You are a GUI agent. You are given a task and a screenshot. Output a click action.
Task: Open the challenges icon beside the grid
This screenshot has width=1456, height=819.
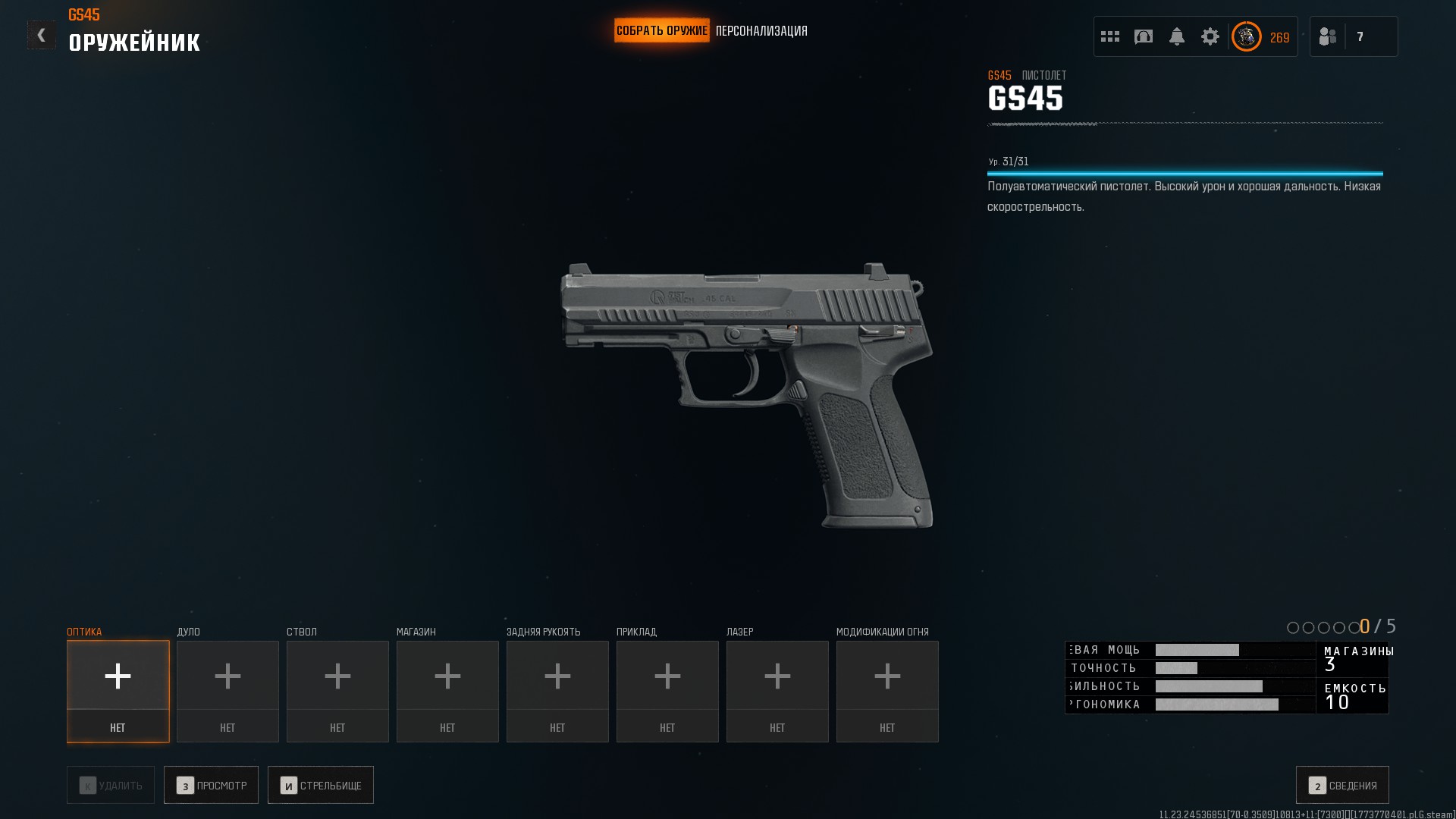[x=1144, y=36]
